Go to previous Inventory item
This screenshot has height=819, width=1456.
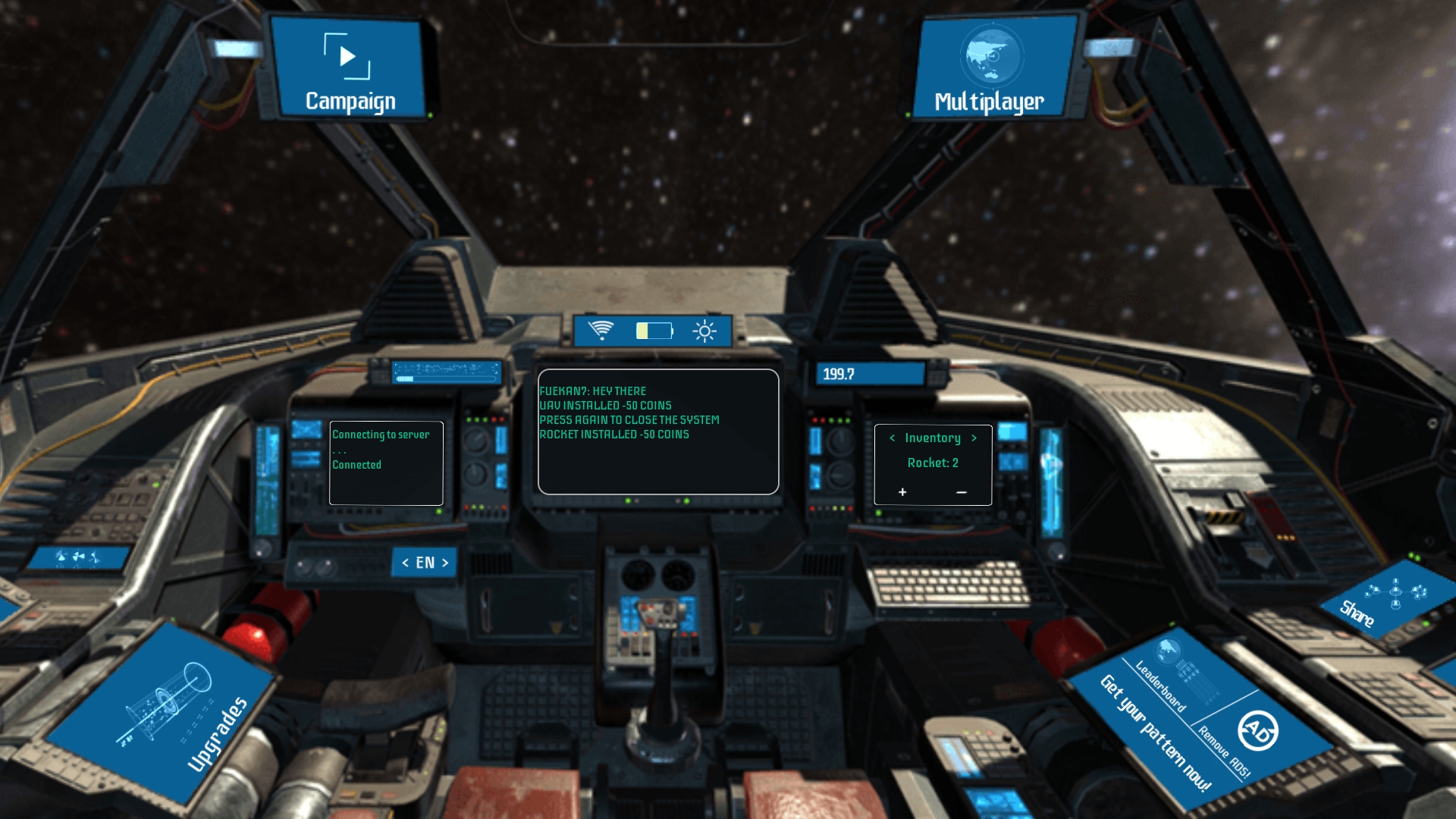(893, 438)
